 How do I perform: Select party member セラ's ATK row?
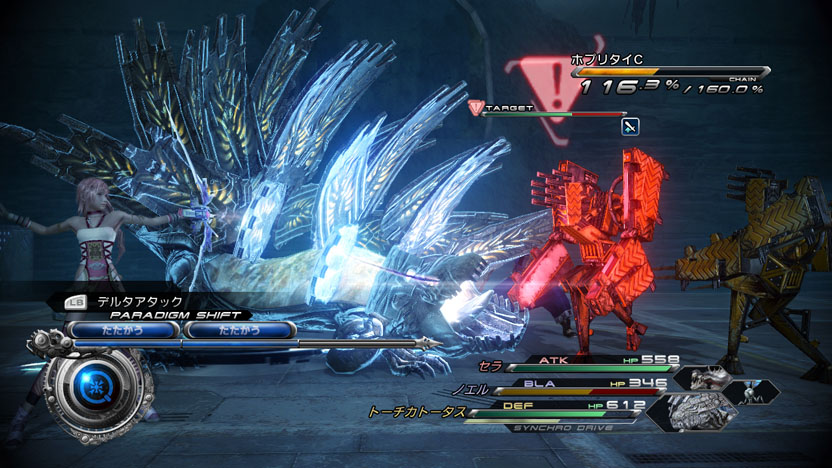tap(590, 362)
